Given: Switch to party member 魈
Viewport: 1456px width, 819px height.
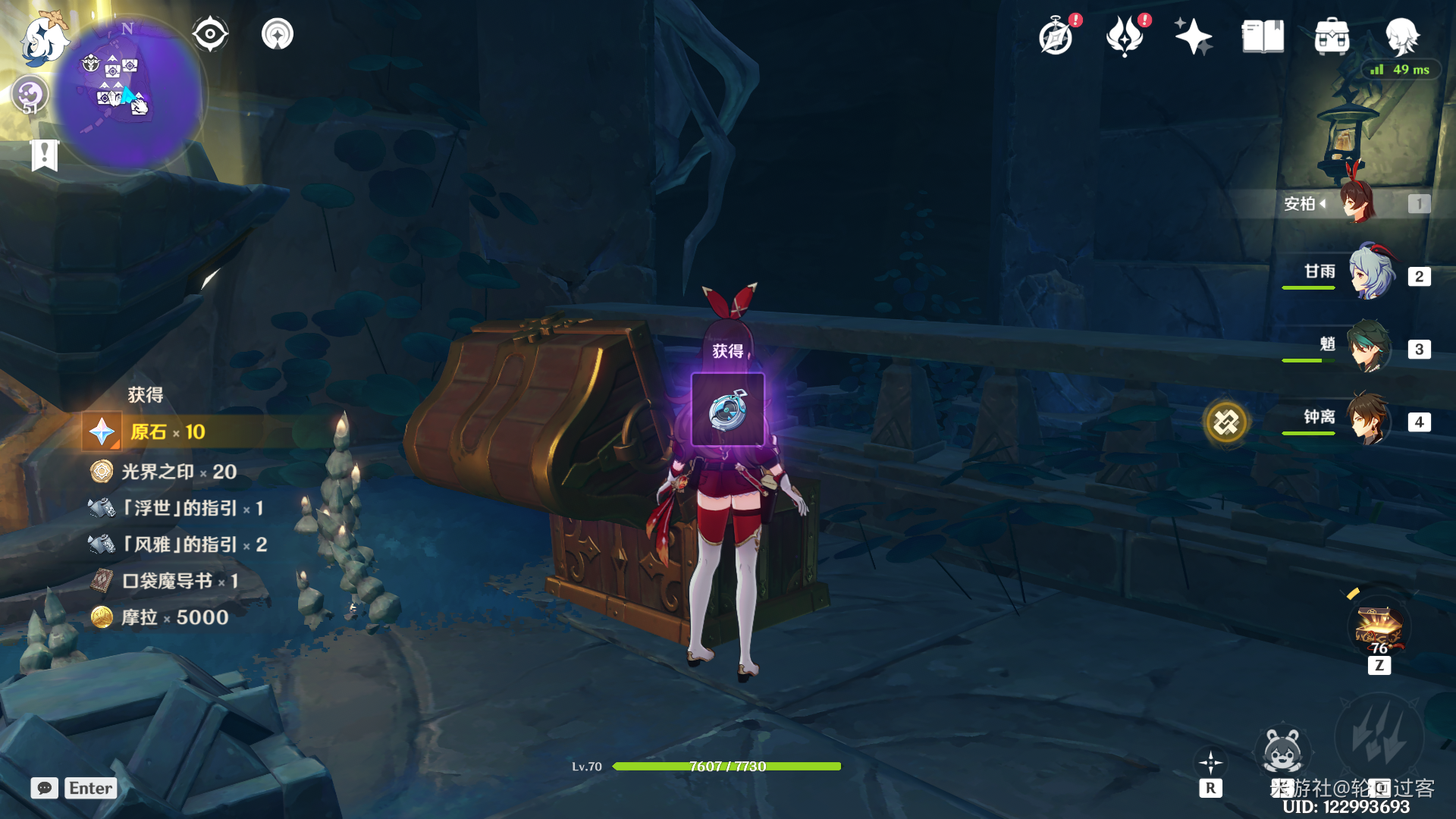Looking at the screenshot, I should point(1368,347).
